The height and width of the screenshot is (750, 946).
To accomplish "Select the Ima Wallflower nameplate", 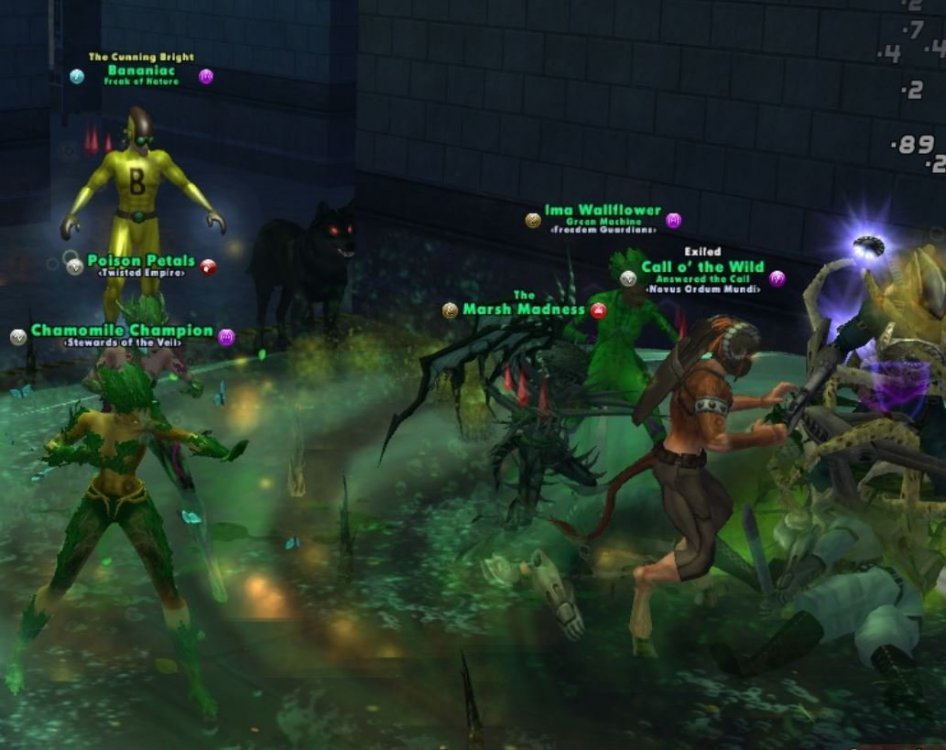I will [602, 211].
